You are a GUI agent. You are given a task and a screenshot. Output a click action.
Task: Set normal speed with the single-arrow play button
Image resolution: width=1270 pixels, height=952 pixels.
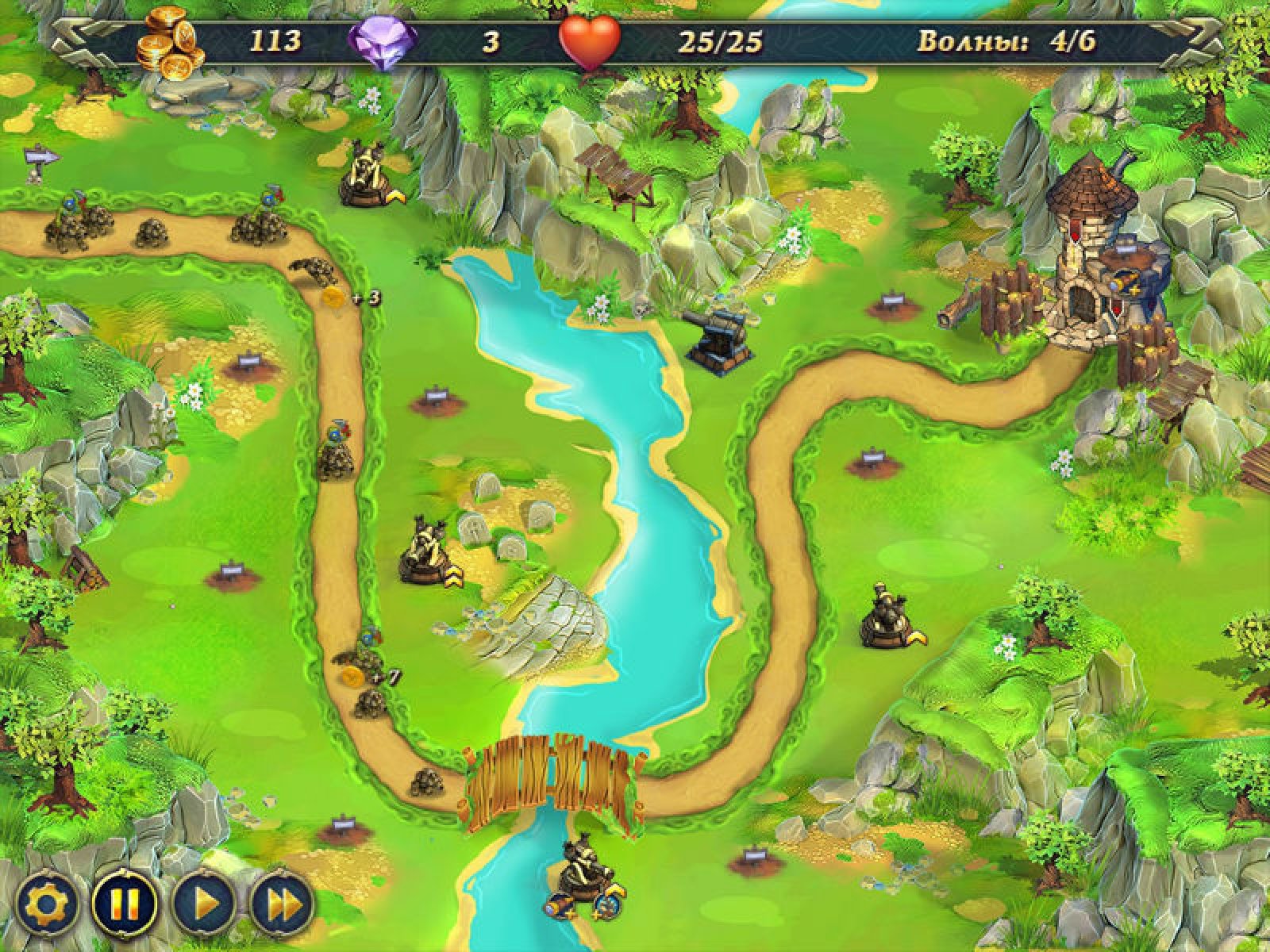coord(204,904)
